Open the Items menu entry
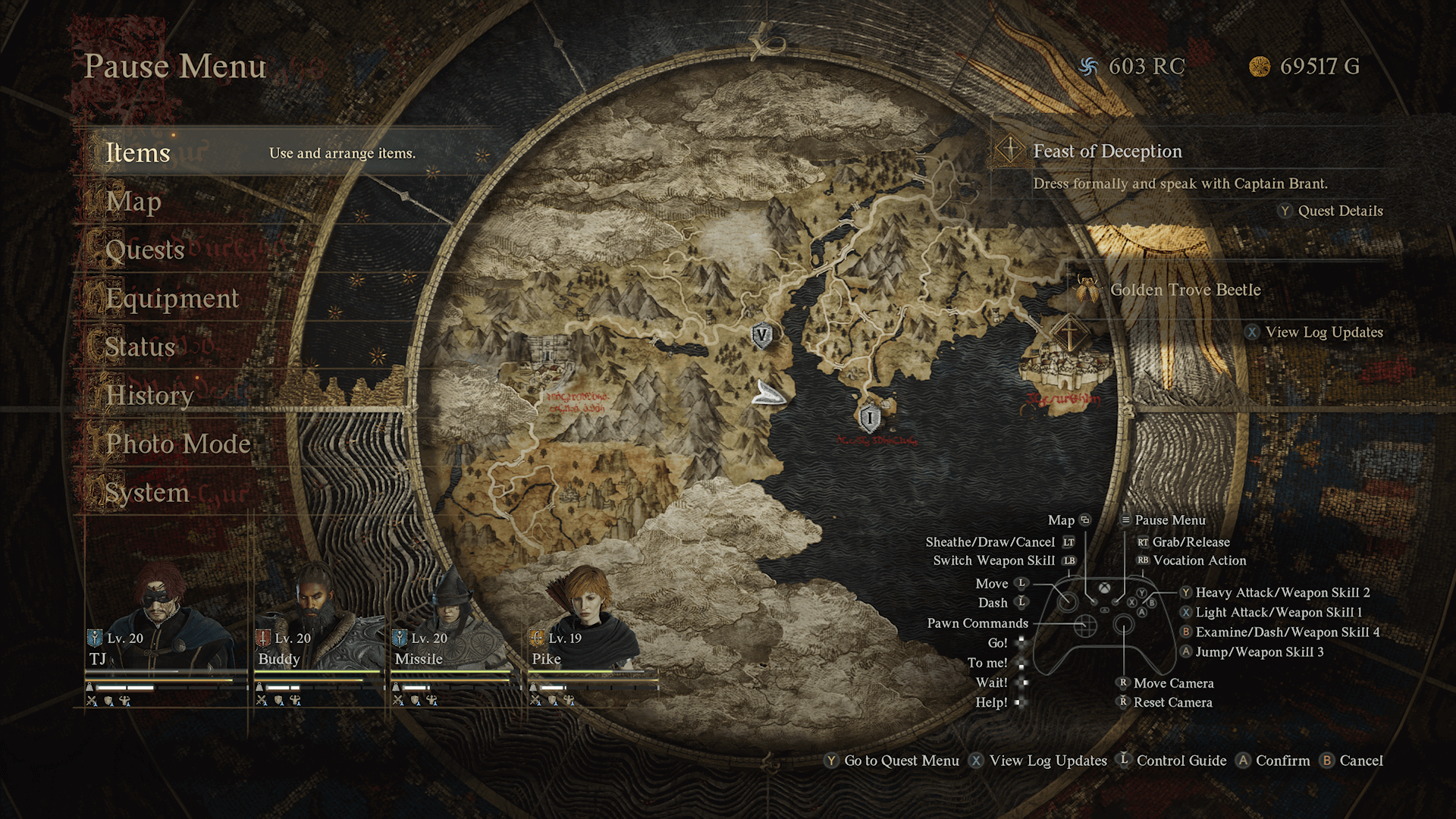 [138, 153]
